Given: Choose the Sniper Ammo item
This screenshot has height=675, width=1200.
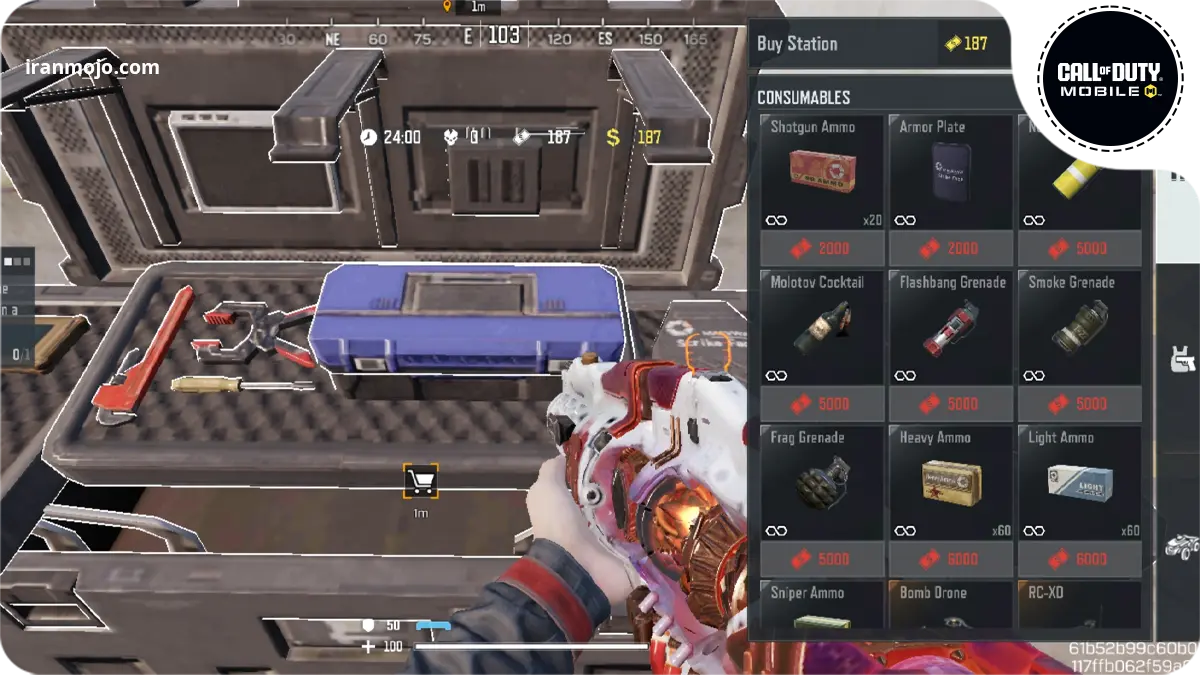Looking at the screenshot, I should click(822, 607).
